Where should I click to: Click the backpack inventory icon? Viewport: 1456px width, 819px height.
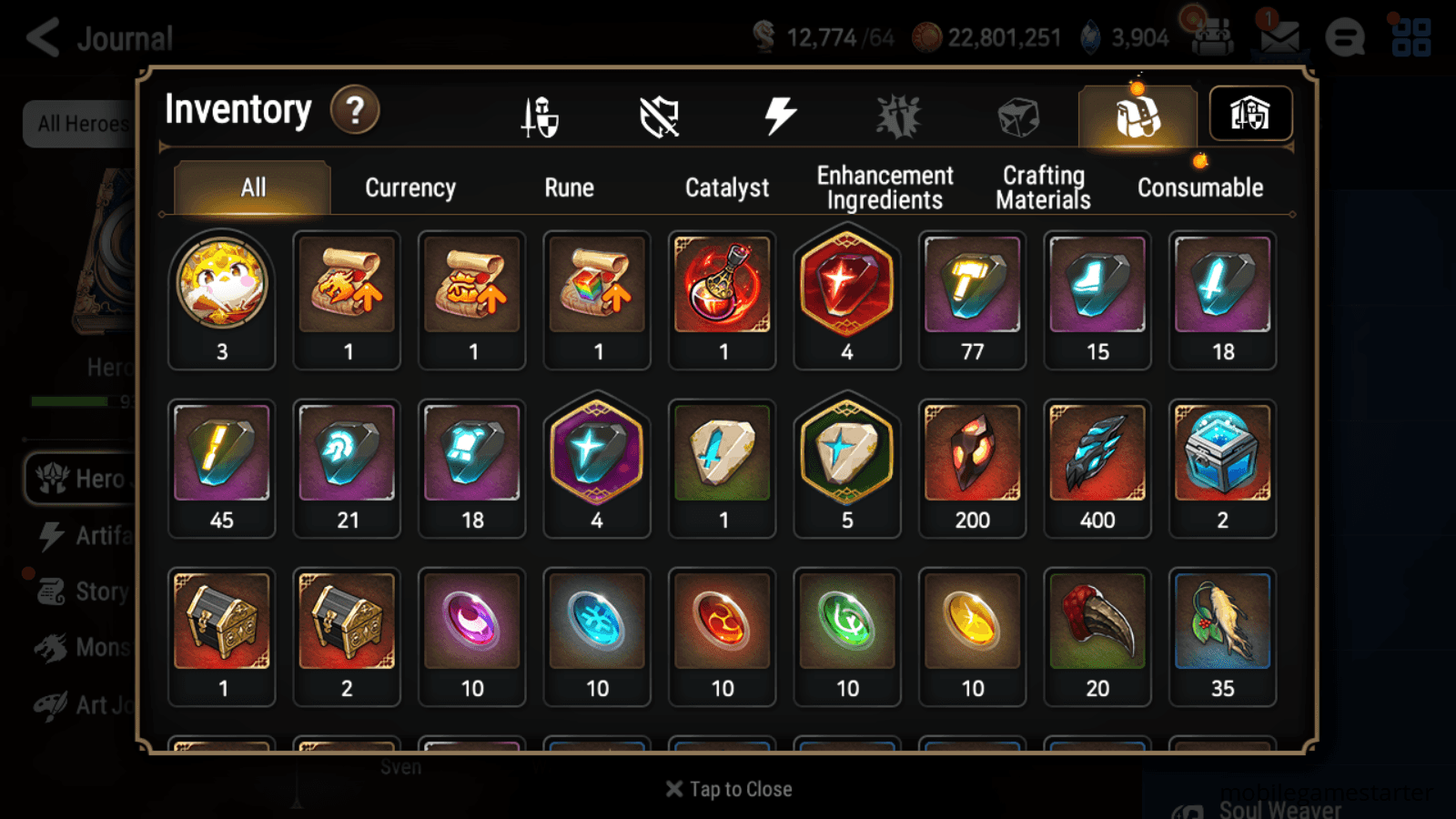pos(1135,116)
